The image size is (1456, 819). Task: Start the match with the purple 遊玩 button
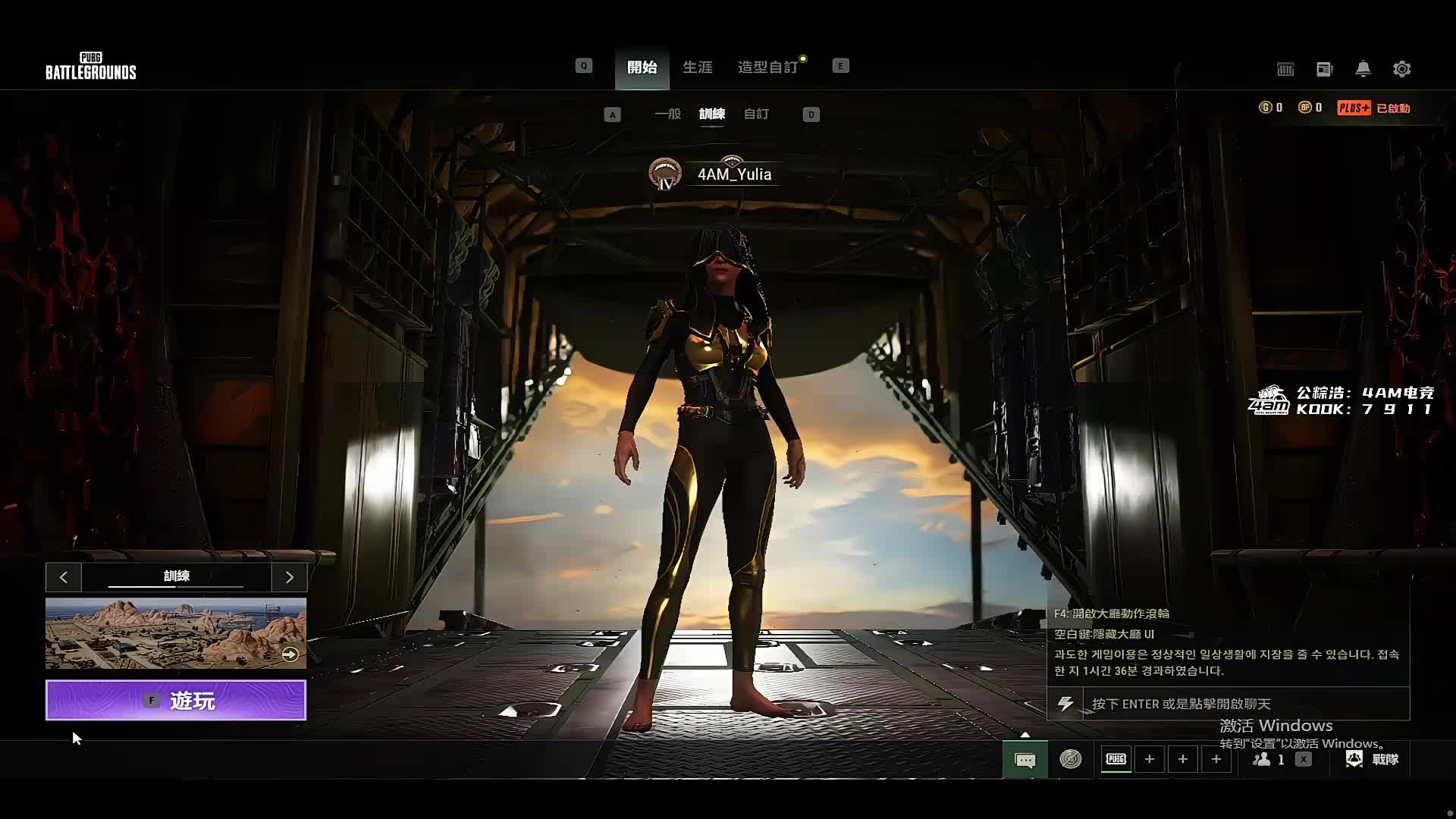click(x=176, y=700)
